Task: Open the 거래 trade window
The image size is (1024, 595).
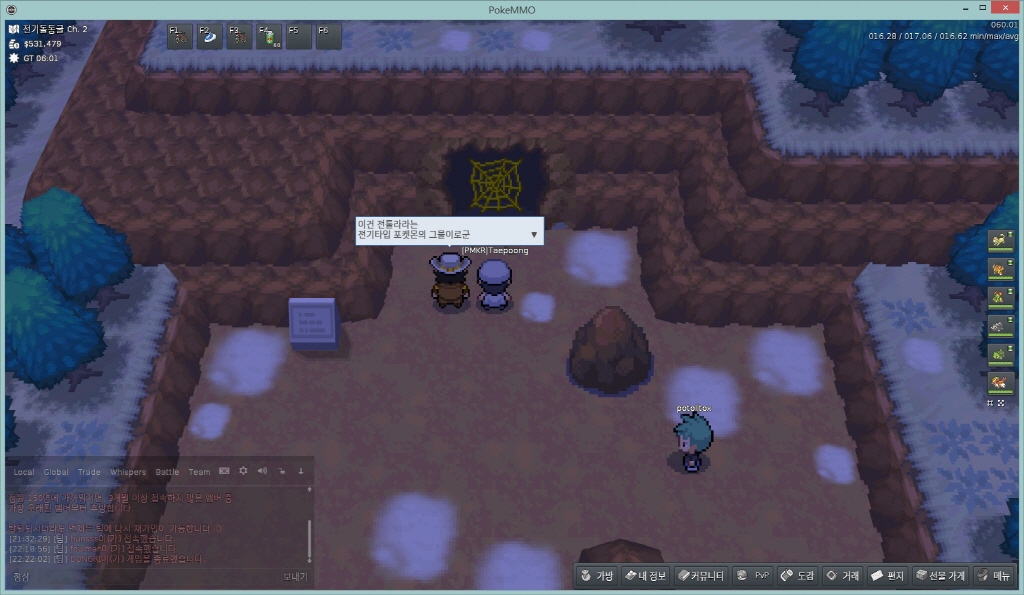Action: coord(842,576)
